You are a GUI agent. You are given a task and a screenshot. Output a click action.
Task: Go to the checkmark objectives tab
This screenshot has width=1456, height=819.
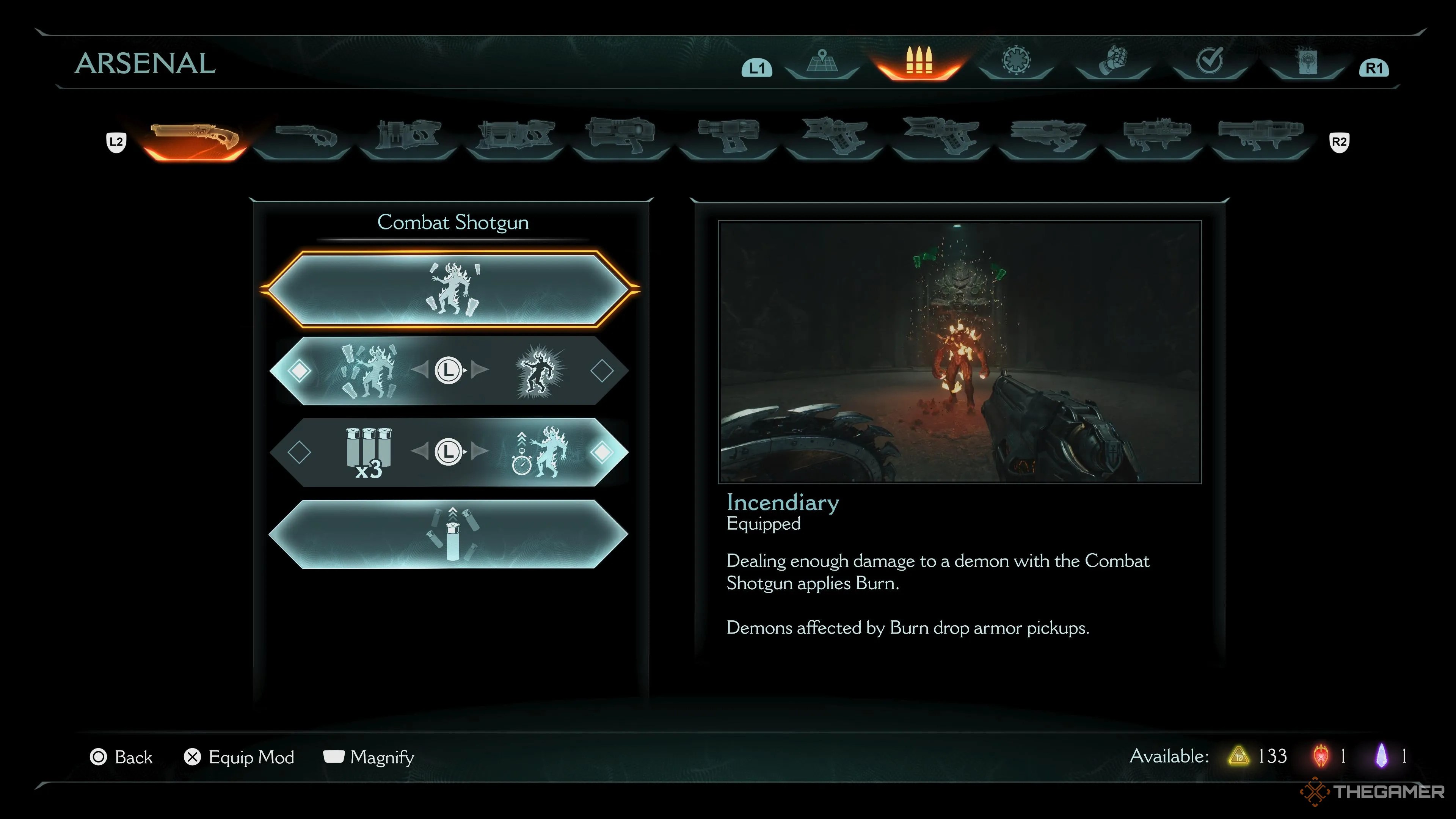pos(1210,61)
